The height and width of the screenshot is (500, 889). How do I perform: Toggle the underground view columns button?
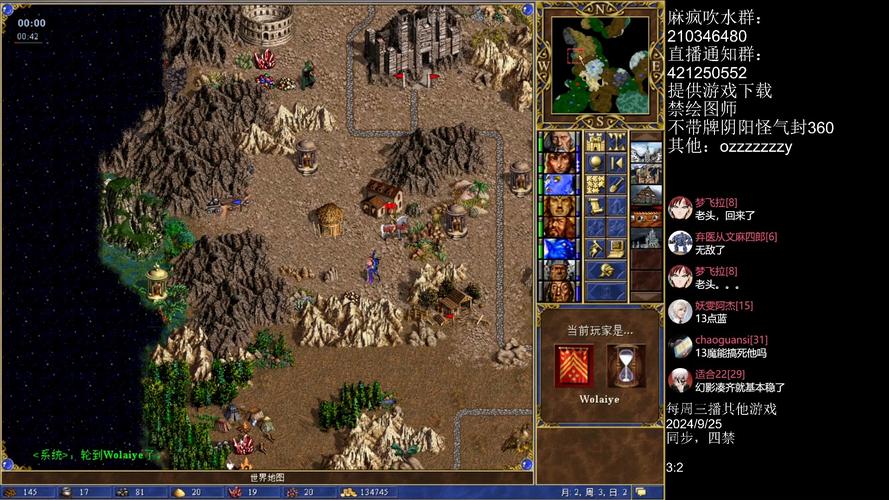(x=617, y=140)
